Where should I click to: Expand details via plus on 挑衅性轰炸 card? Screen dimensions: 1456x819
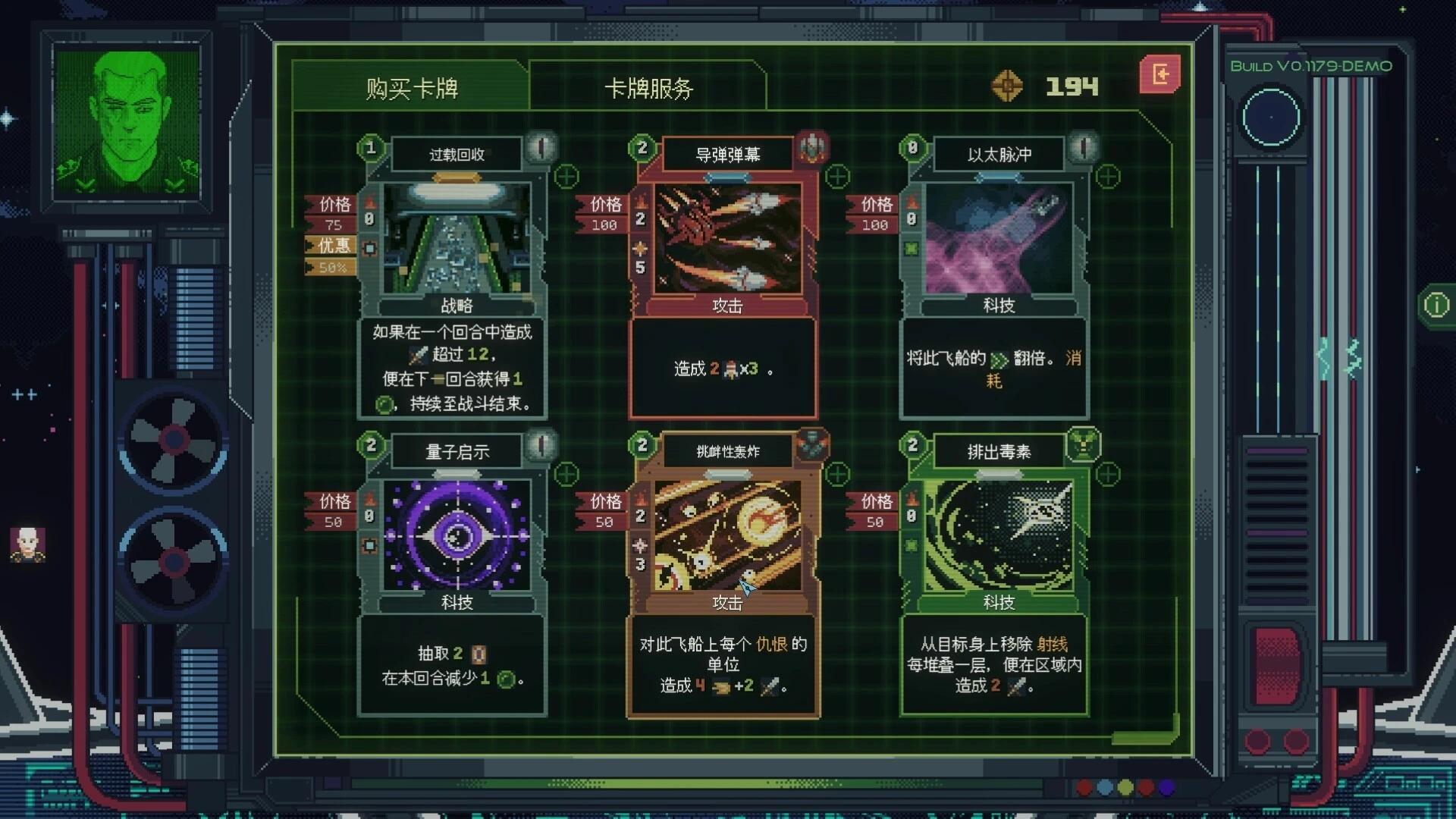837,474
